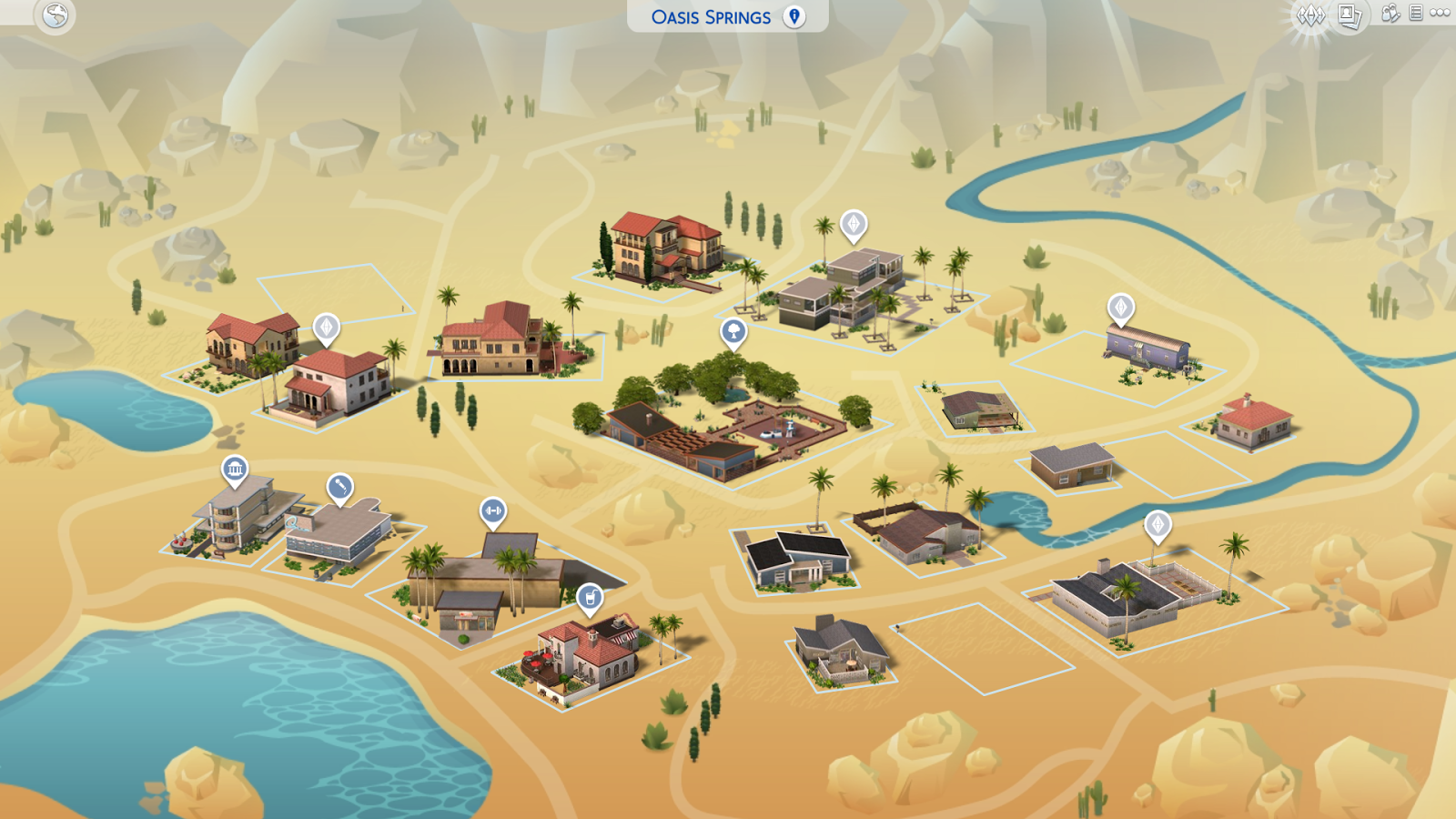Click the three-dot more options icon
The width and height of the screenshot is (1456, 819).
[1440, 14]
